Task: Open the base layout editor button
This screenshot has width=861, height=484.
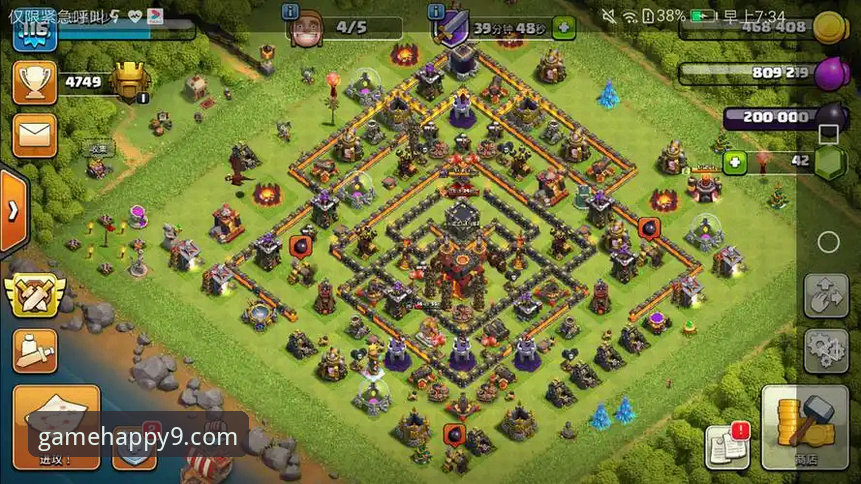Action: click(826, 295)
